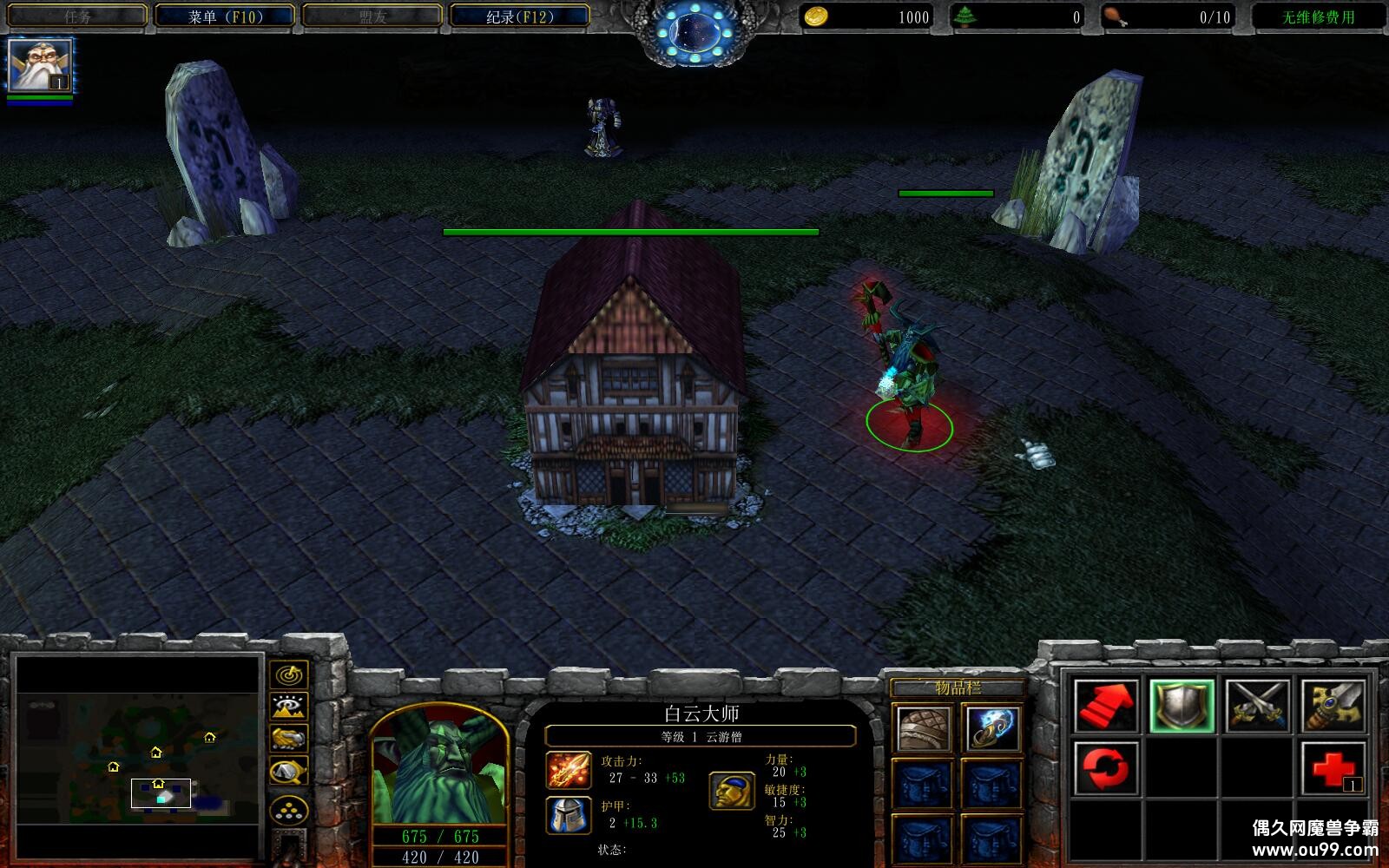
Task: Activate the red circular arrows command
Action: point(1105,768)
